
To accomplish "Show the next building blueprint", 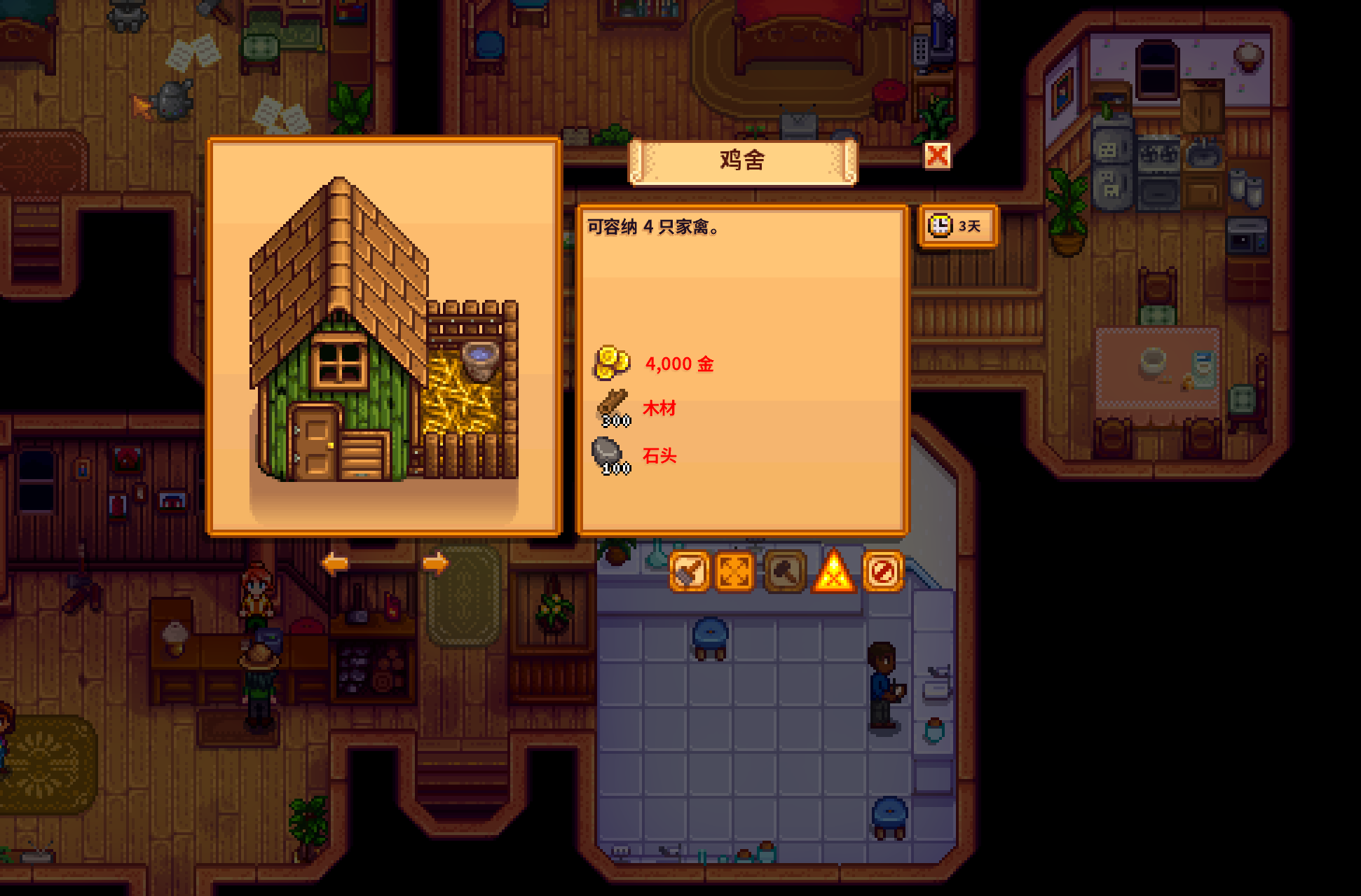I will tap(435, 563).
